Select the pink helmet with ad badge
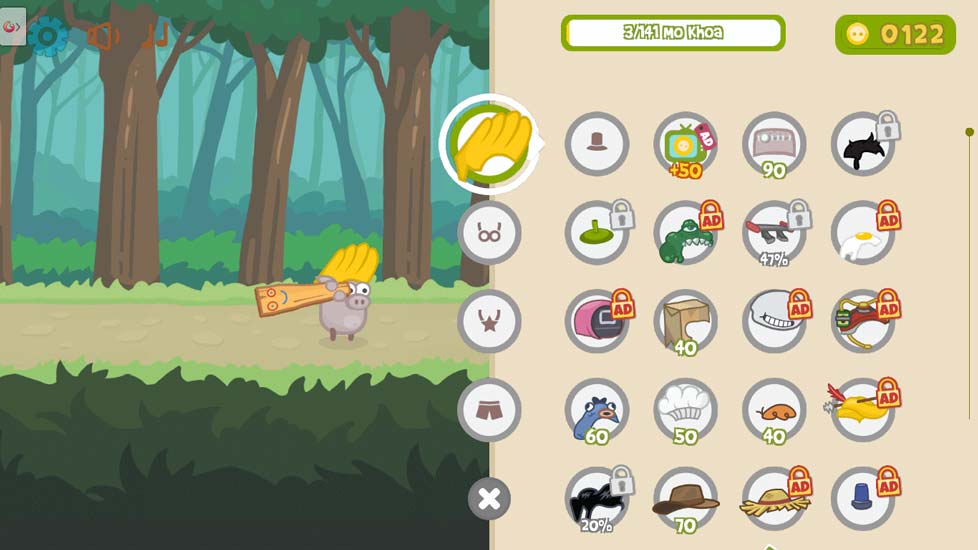The width and height of the screenshot is (978, 550). (x=597, y=321)
